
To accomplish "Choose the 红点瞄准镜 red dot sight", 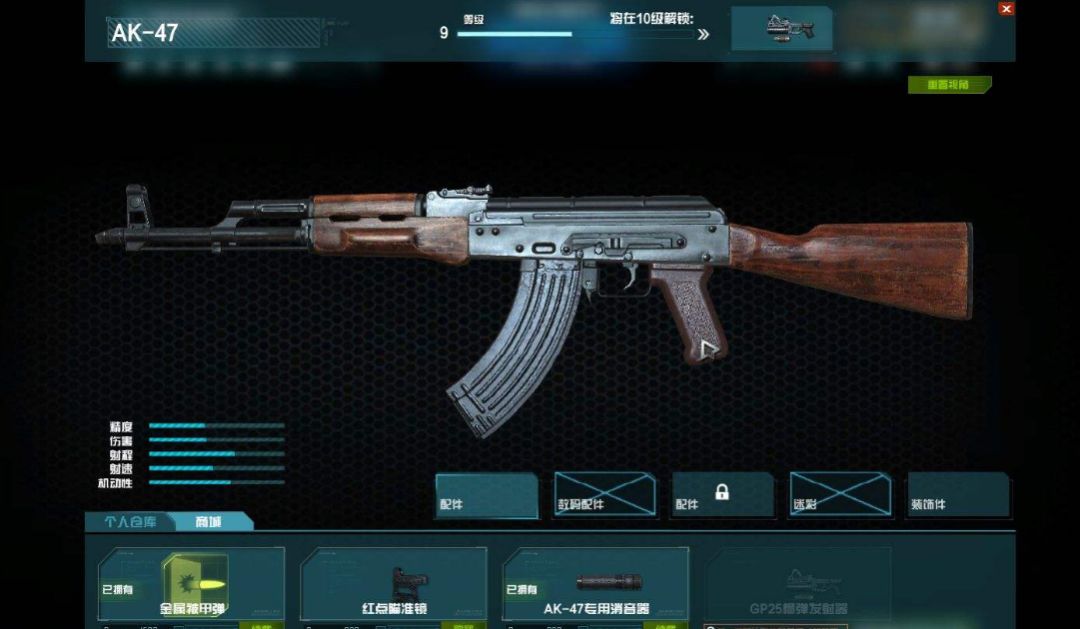I will click(395, 585).
